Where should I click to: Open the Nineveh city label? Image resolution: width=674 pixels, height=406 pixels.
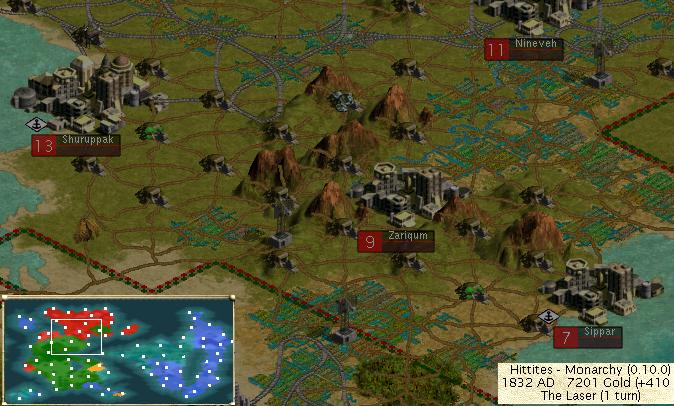coord(525,48)
